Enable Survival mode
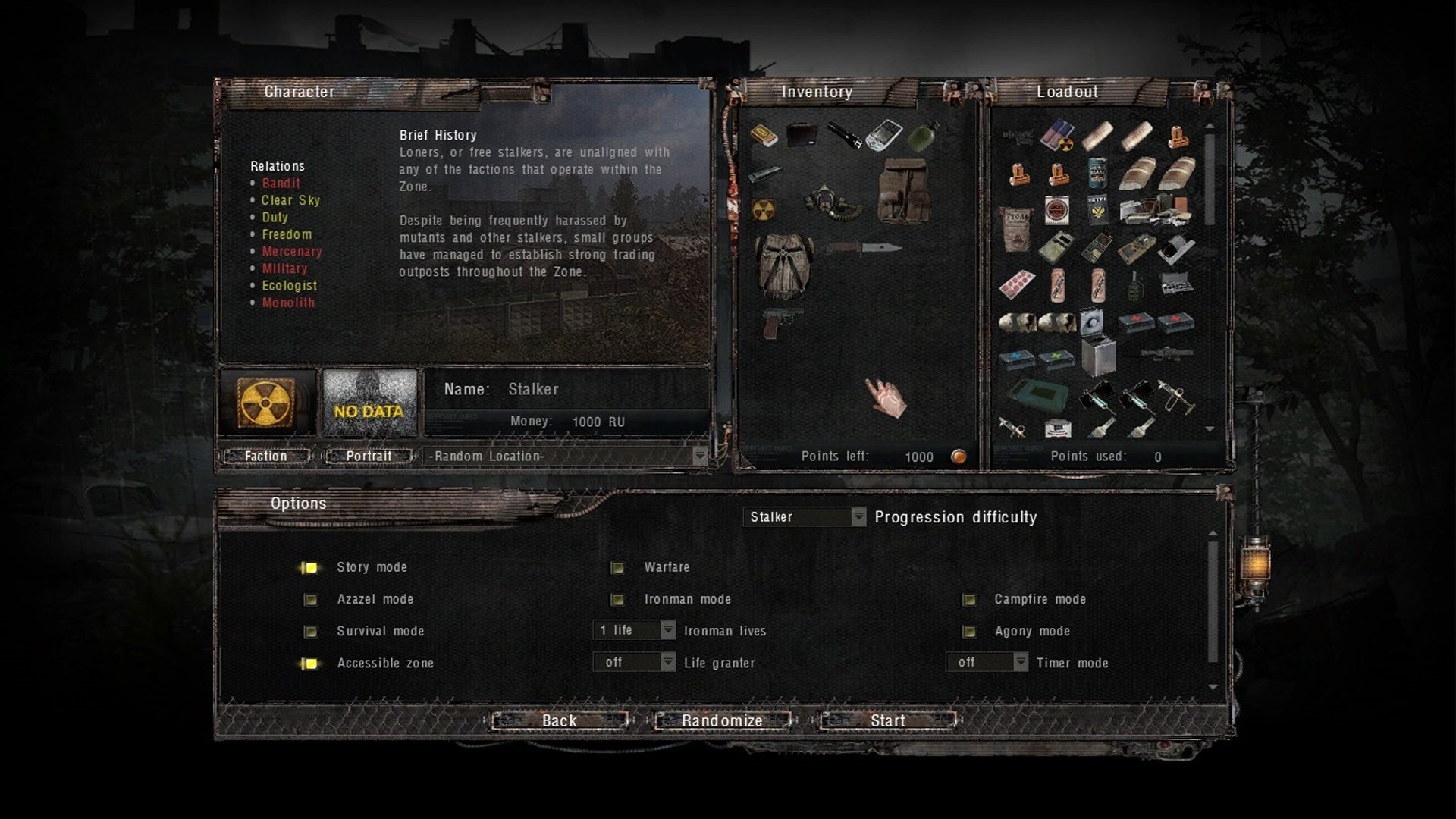This screenshot has height=819, width=1456. click(x=310, y=632)
